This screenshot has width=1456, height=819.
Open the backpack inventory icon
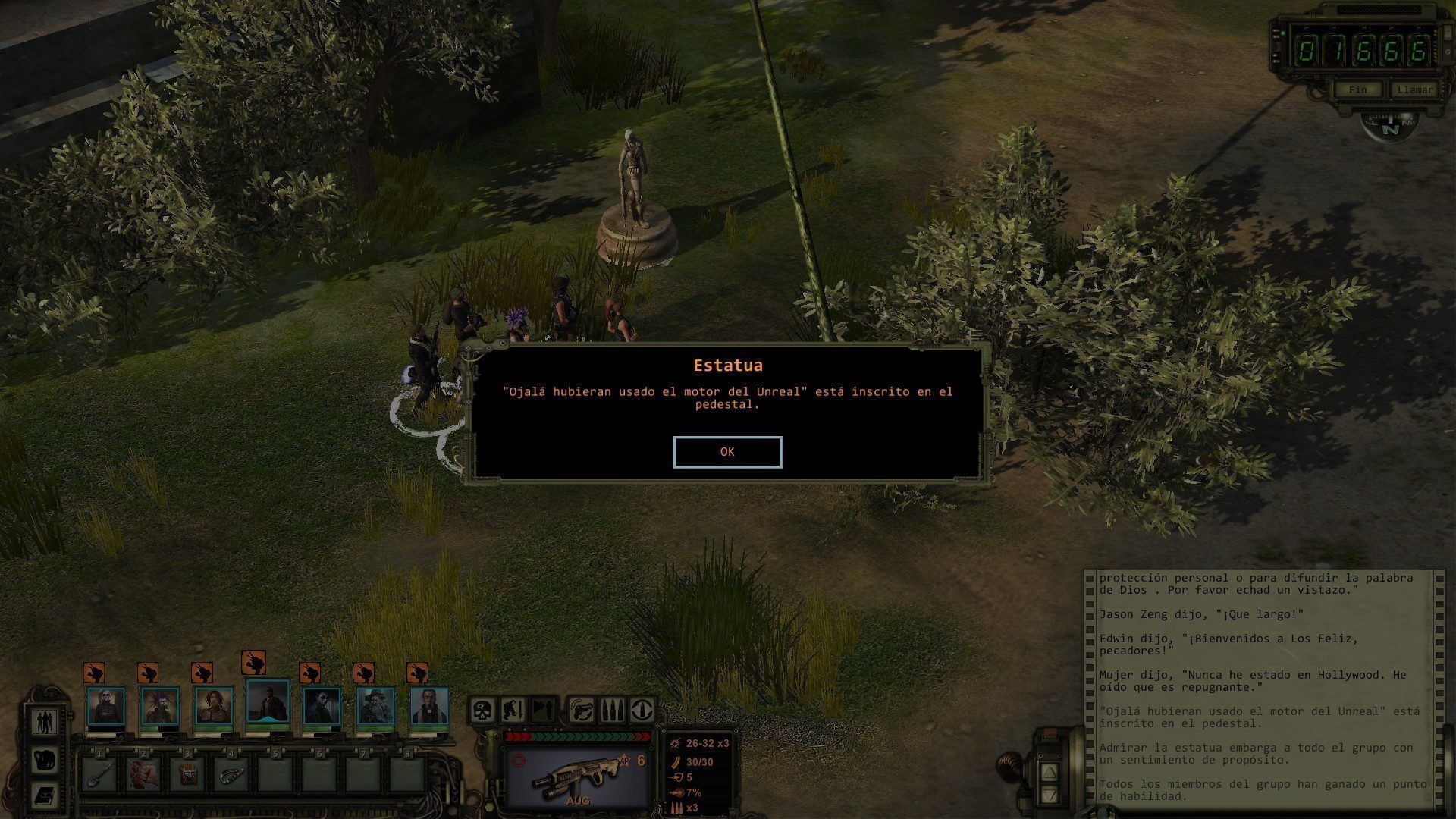pos(44,760)
